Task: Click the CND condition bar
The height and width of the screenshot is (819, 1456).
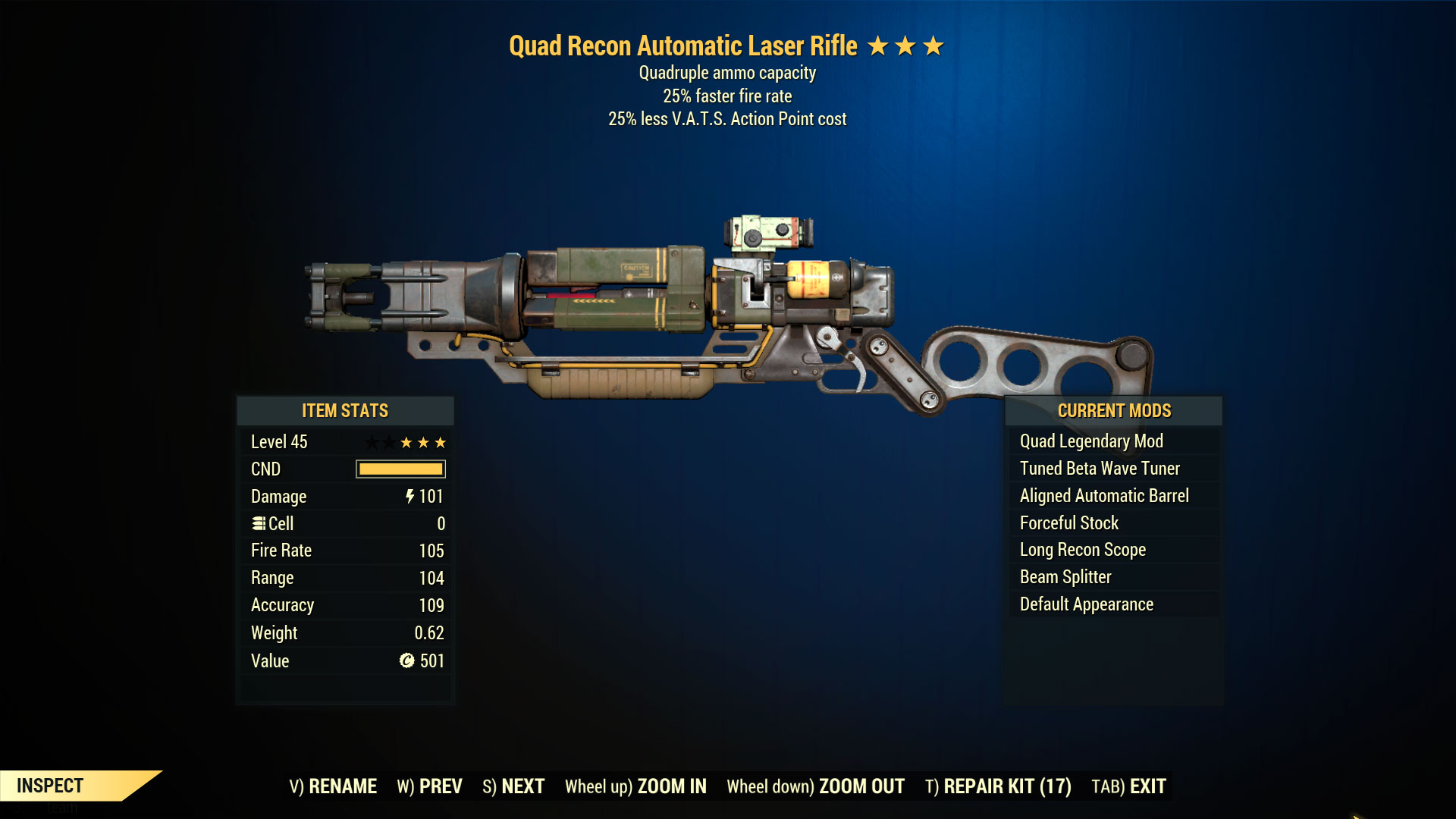Action: click(400, 469)
